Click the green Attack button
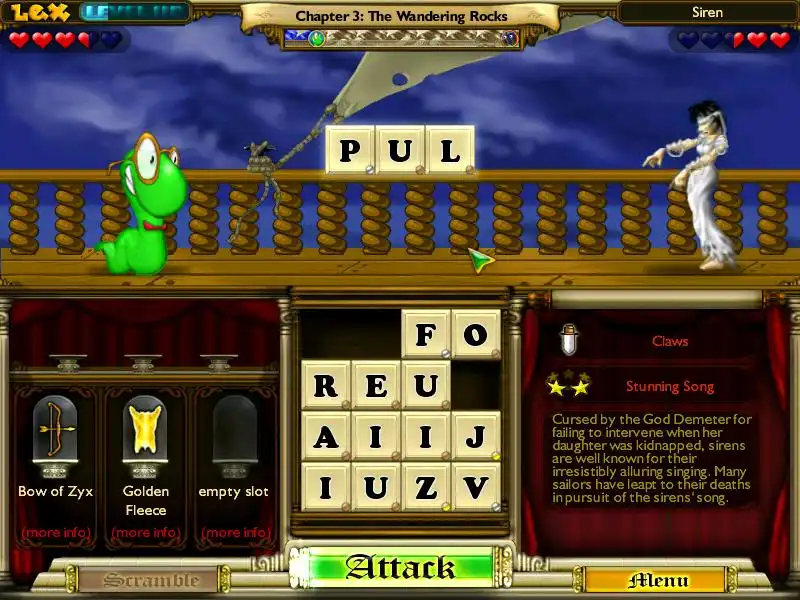The height and width of the screenshot is (600, 800). click(x=400, y=568)
